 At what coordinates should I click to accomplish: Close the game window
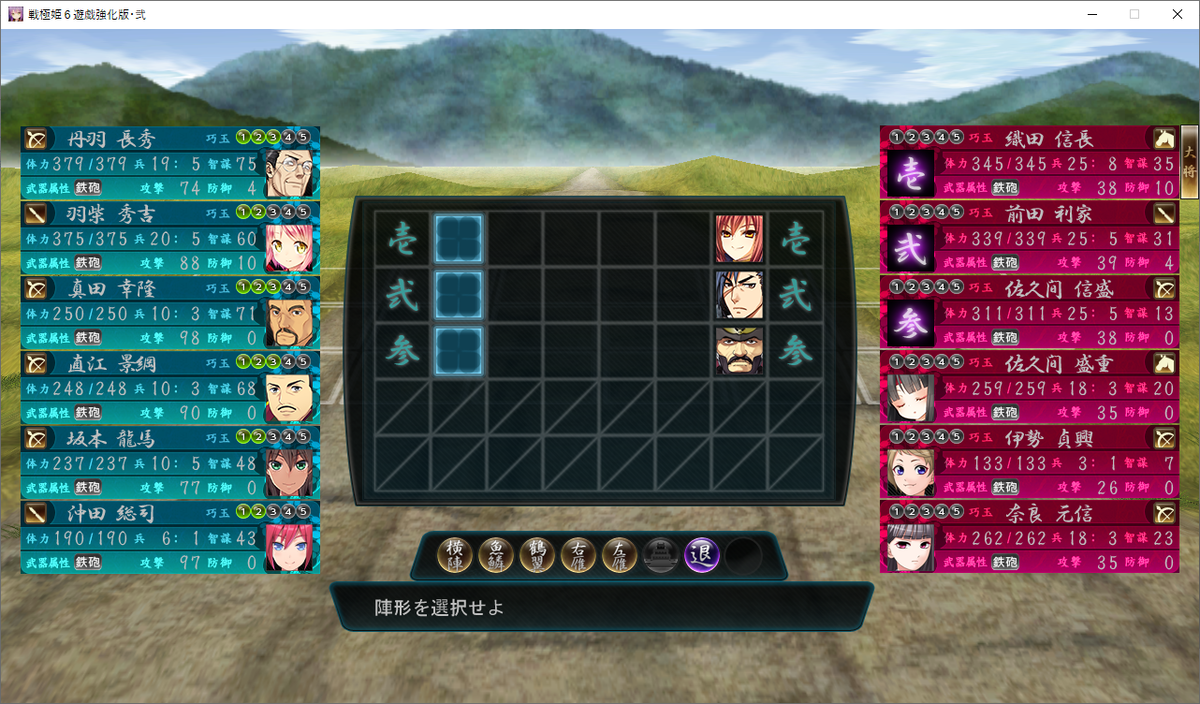coord(1175,14)
